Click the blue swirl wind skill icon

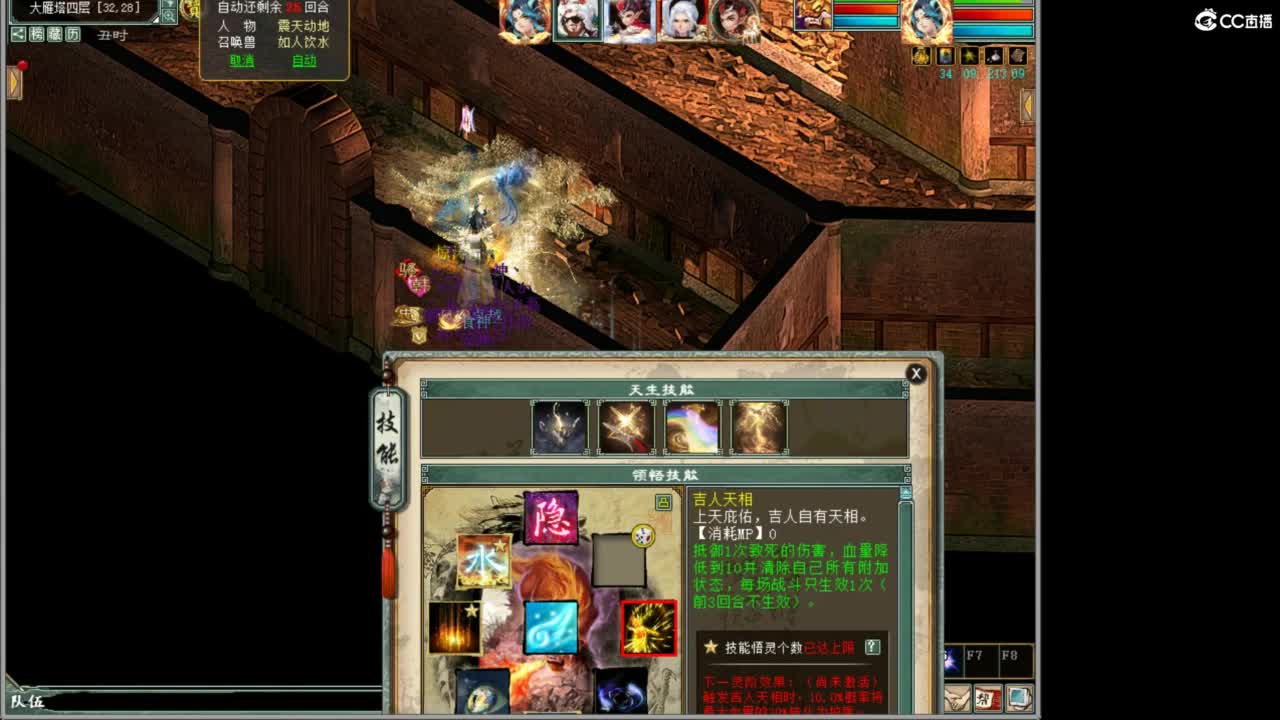click(x=551, y=627)
